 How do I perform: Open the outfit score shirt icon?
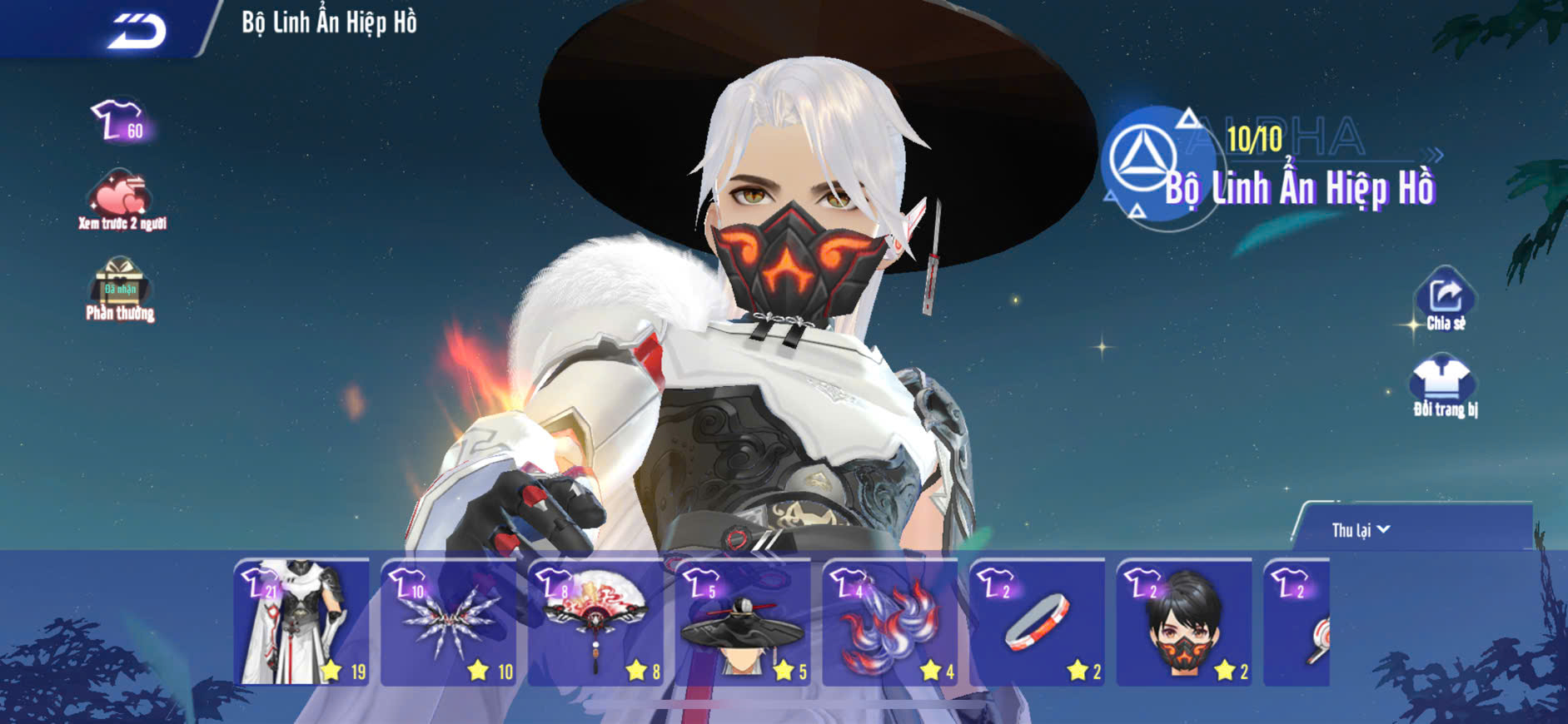coord(119,121)
